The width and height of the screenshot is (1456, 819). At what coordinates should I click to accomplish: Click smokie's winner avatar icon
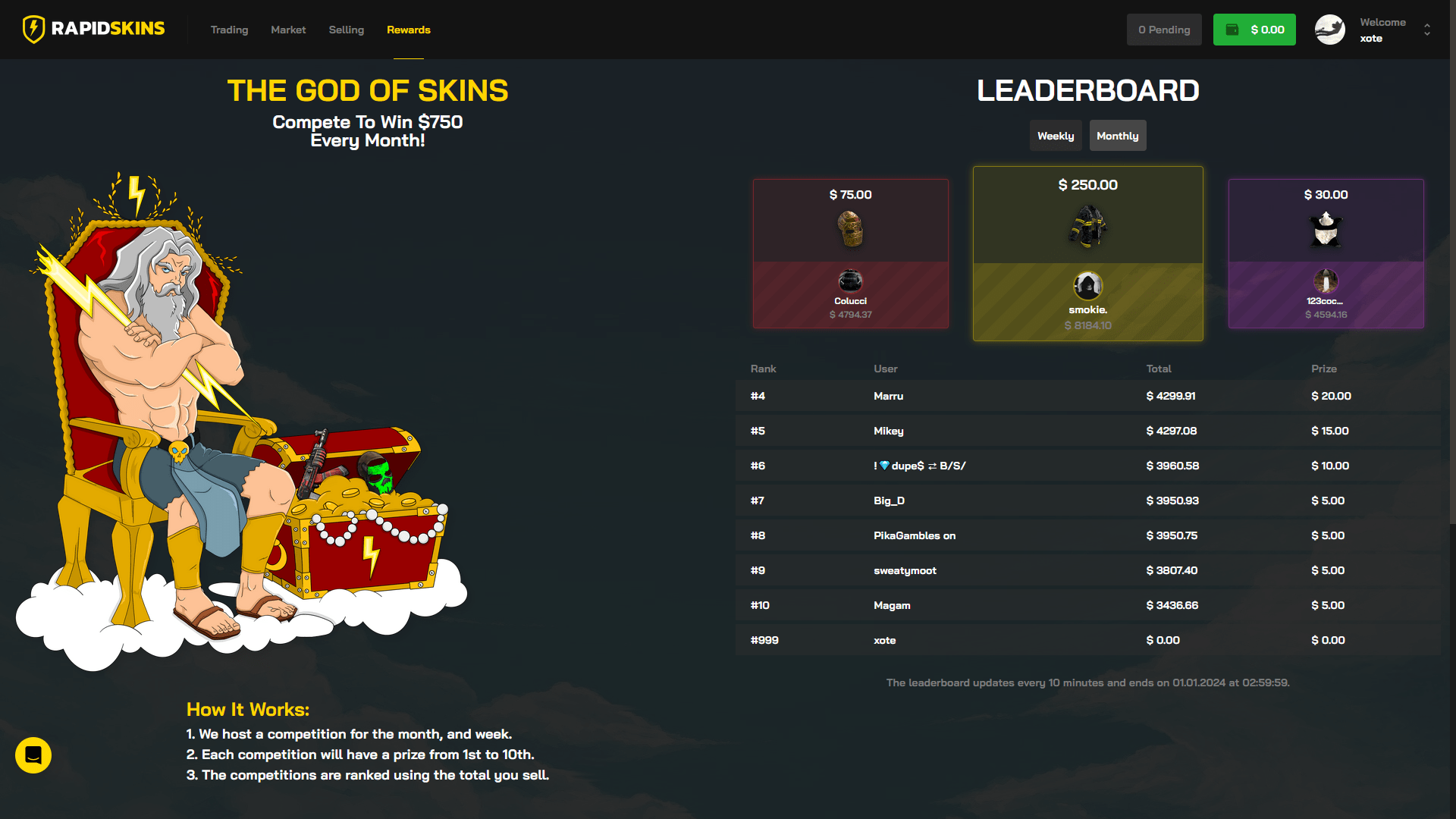pos(1087,287)
